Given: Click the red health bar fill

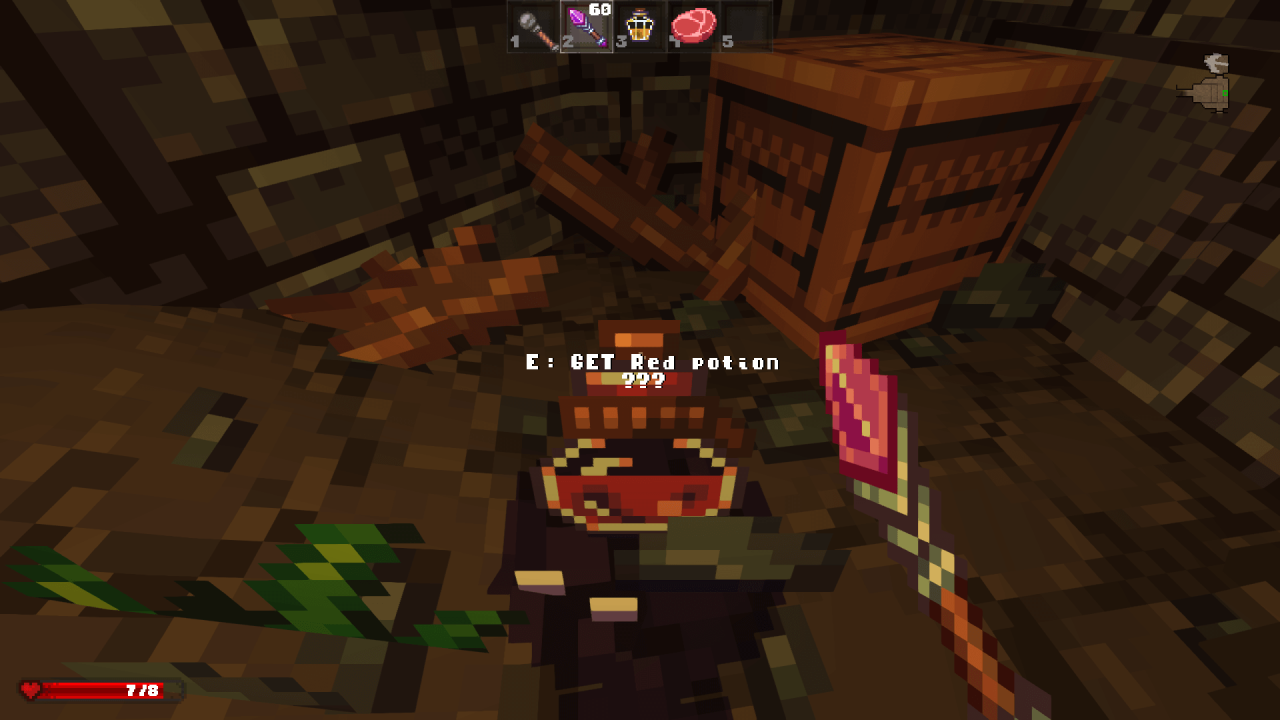Looking at the screenshot, I should 75,690.
